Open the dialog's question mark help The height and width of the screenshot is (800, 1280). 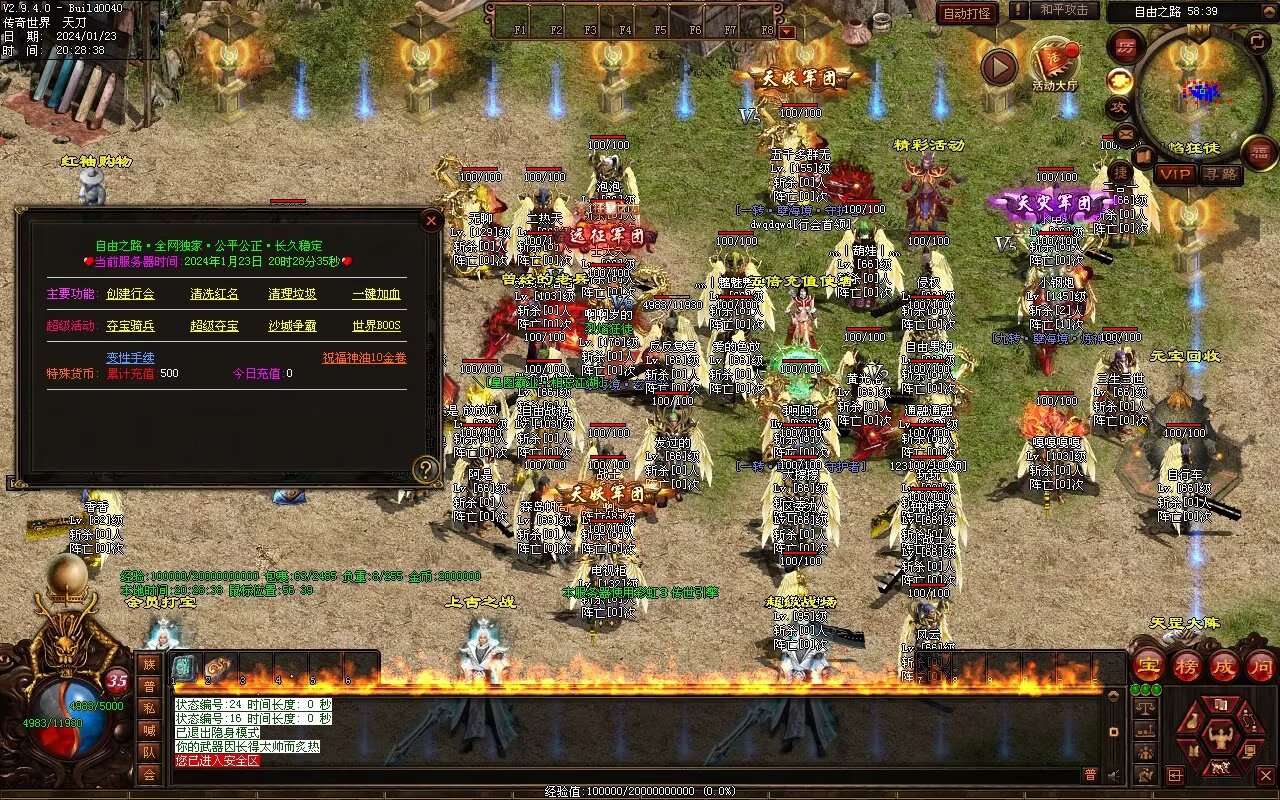point(427,469)
